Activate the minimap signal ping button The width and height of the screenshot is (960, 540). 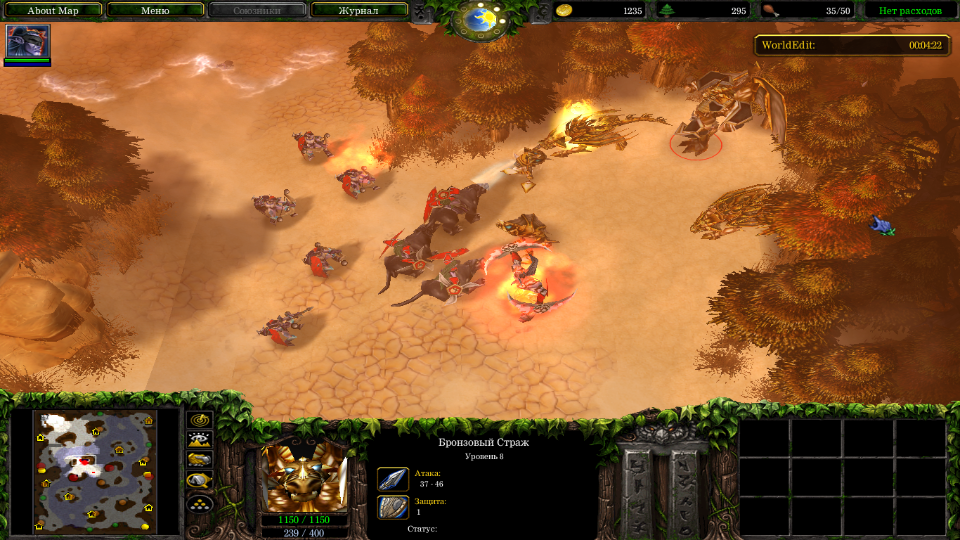coord(200,421)
